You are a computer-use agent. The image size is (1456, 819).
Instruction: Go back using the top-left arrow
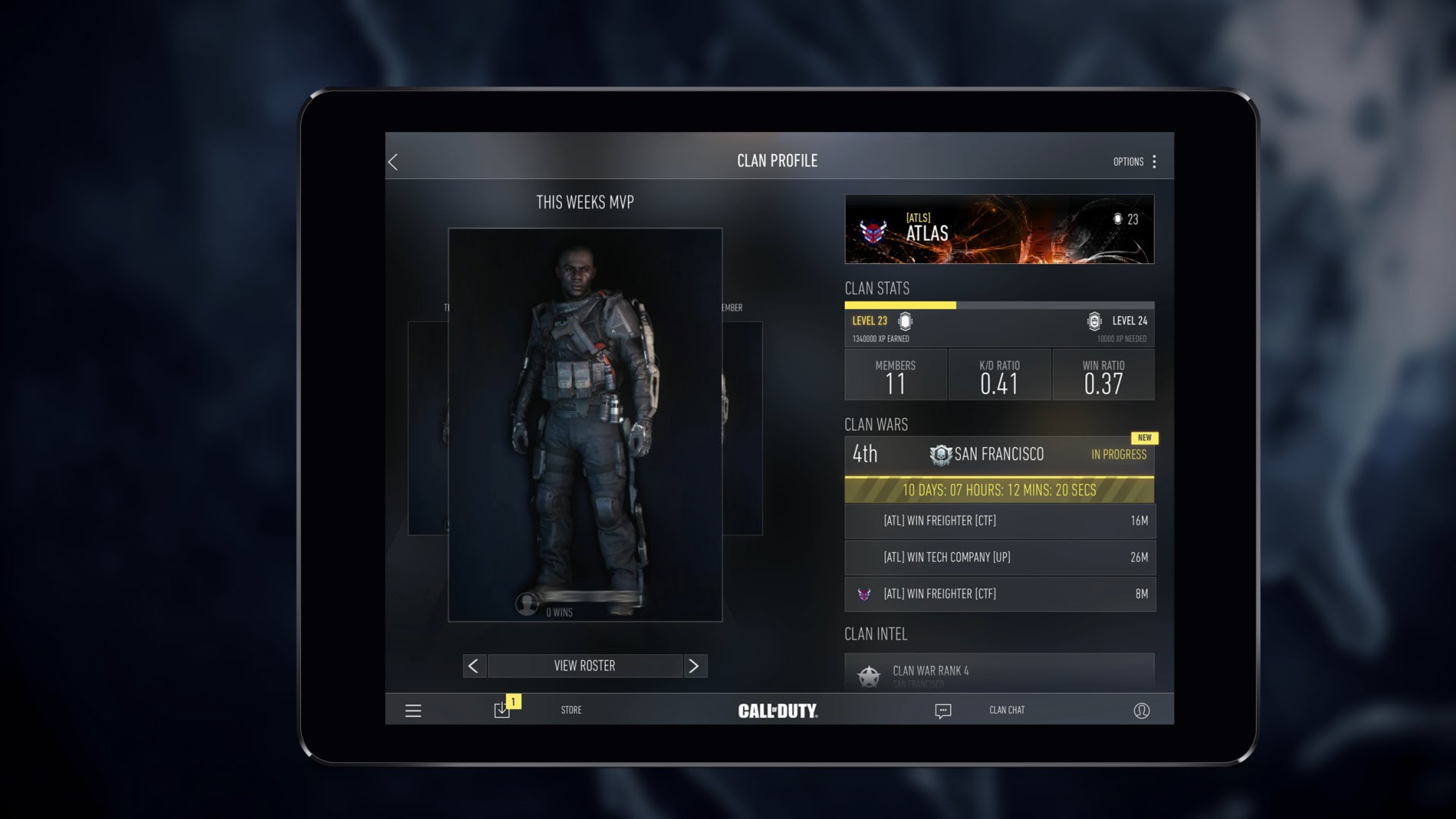click(x=393, y=162)
